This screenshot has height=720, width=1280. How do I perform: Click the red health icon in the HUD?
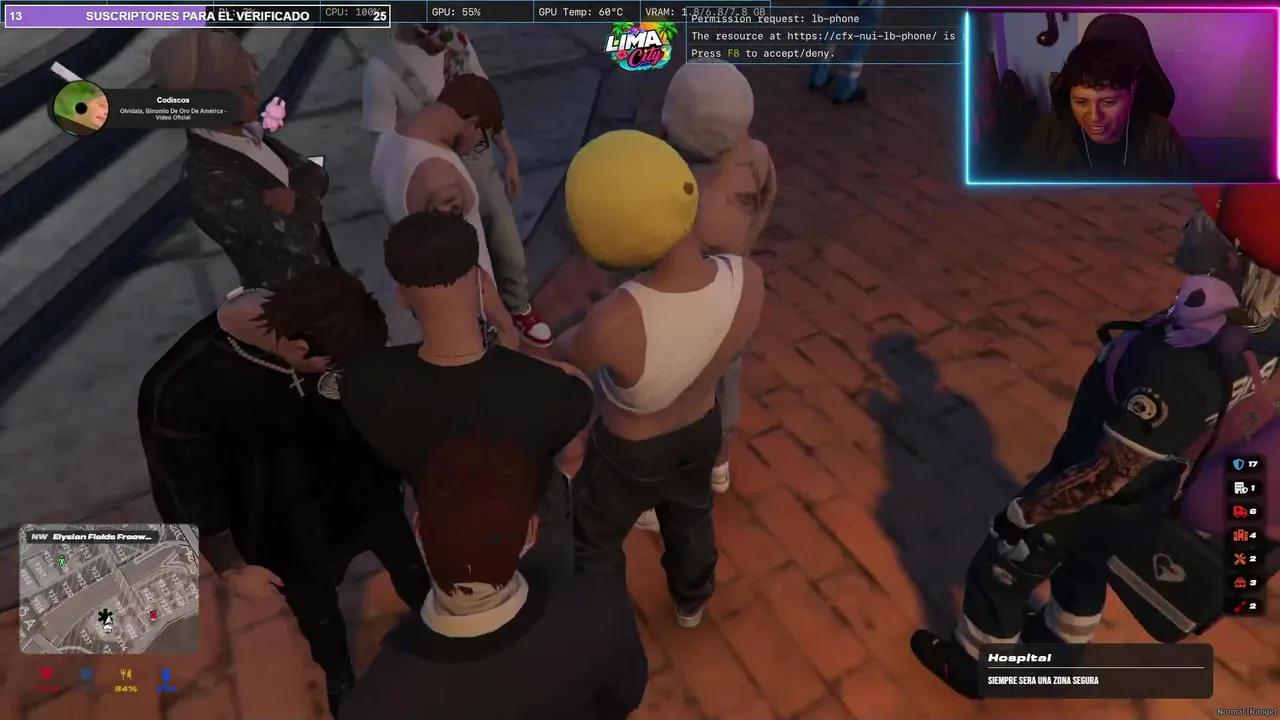[46, 675]
